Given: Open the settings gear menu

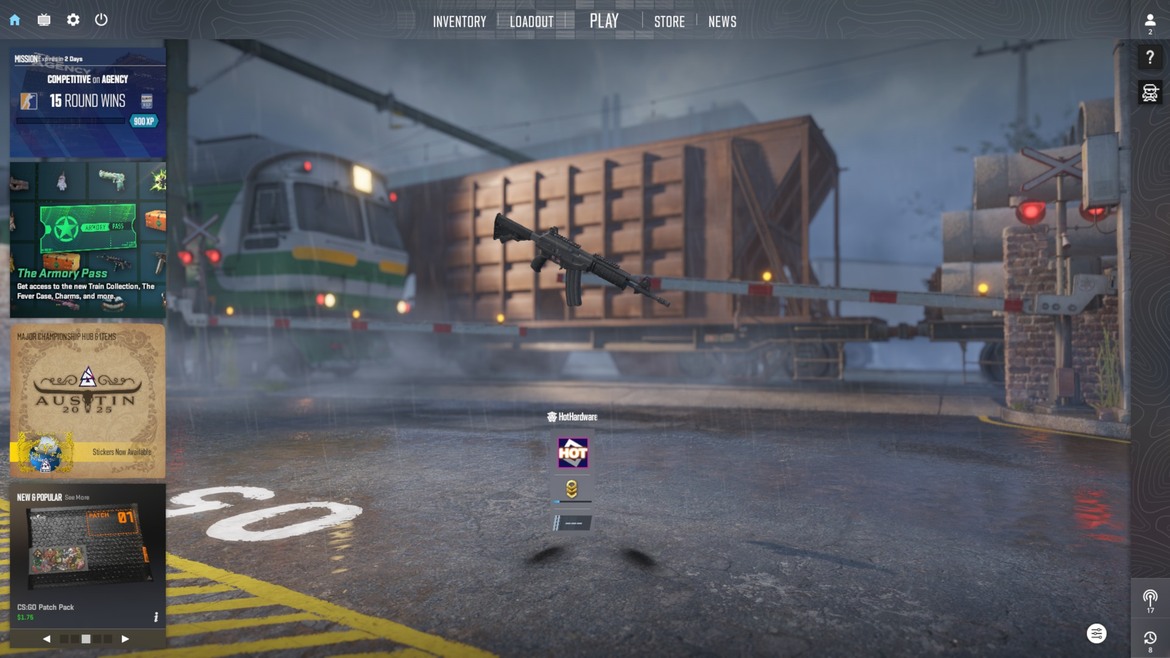Looking at the screenshot, I should 73,20.
